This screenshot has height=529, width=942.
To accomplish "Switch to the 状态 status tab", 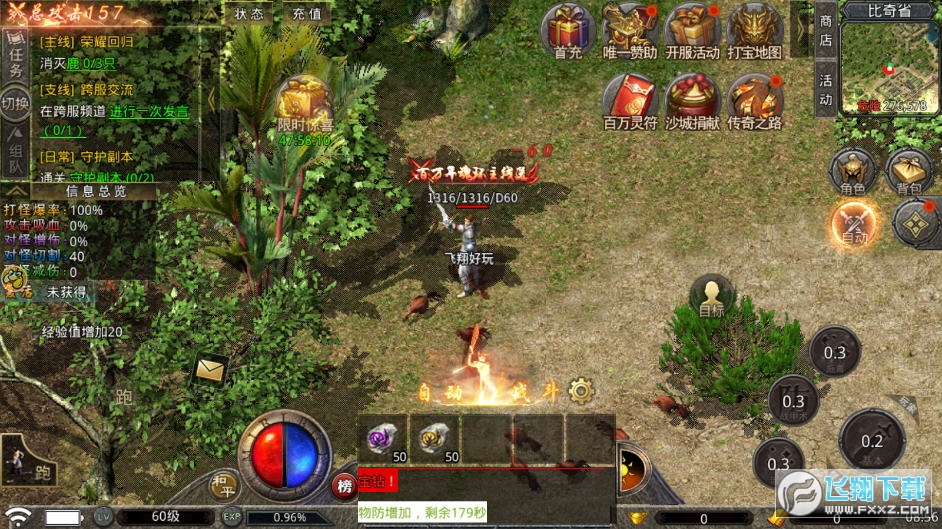I will pyautogui.click(x=250, y=14).
